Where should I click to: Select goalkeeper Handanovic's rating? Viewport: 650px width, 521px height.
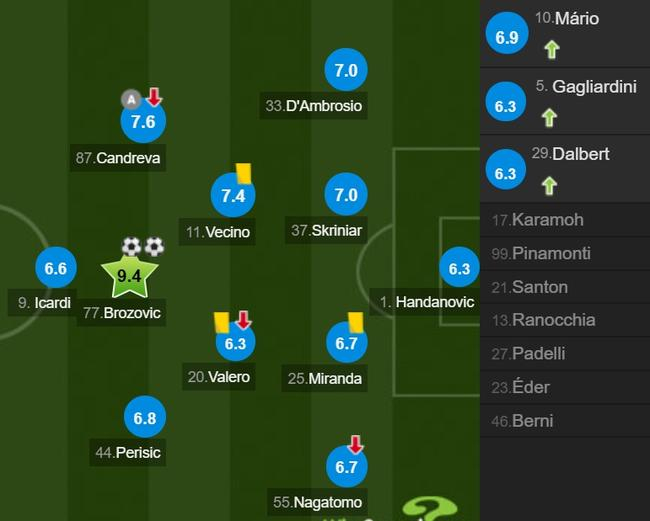pyautogui.click(x=459, y=268)
